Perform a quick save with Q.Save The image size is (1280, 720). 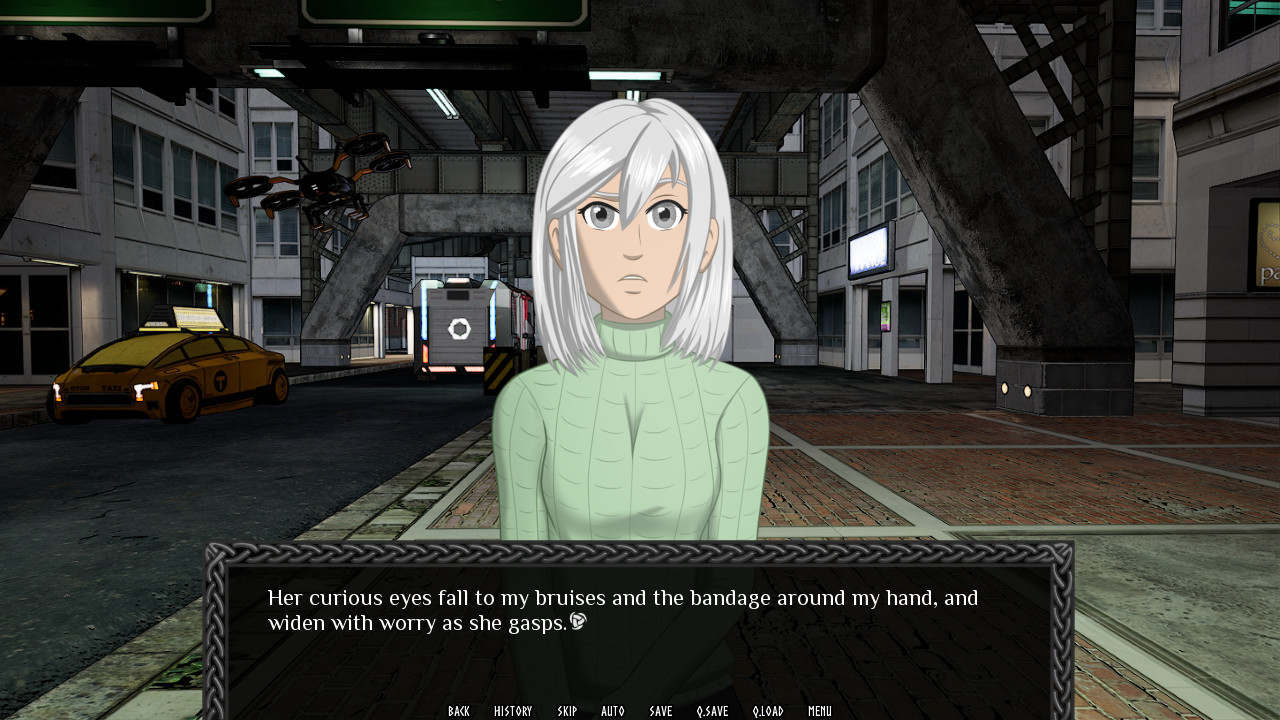click(x=713, y=711)
